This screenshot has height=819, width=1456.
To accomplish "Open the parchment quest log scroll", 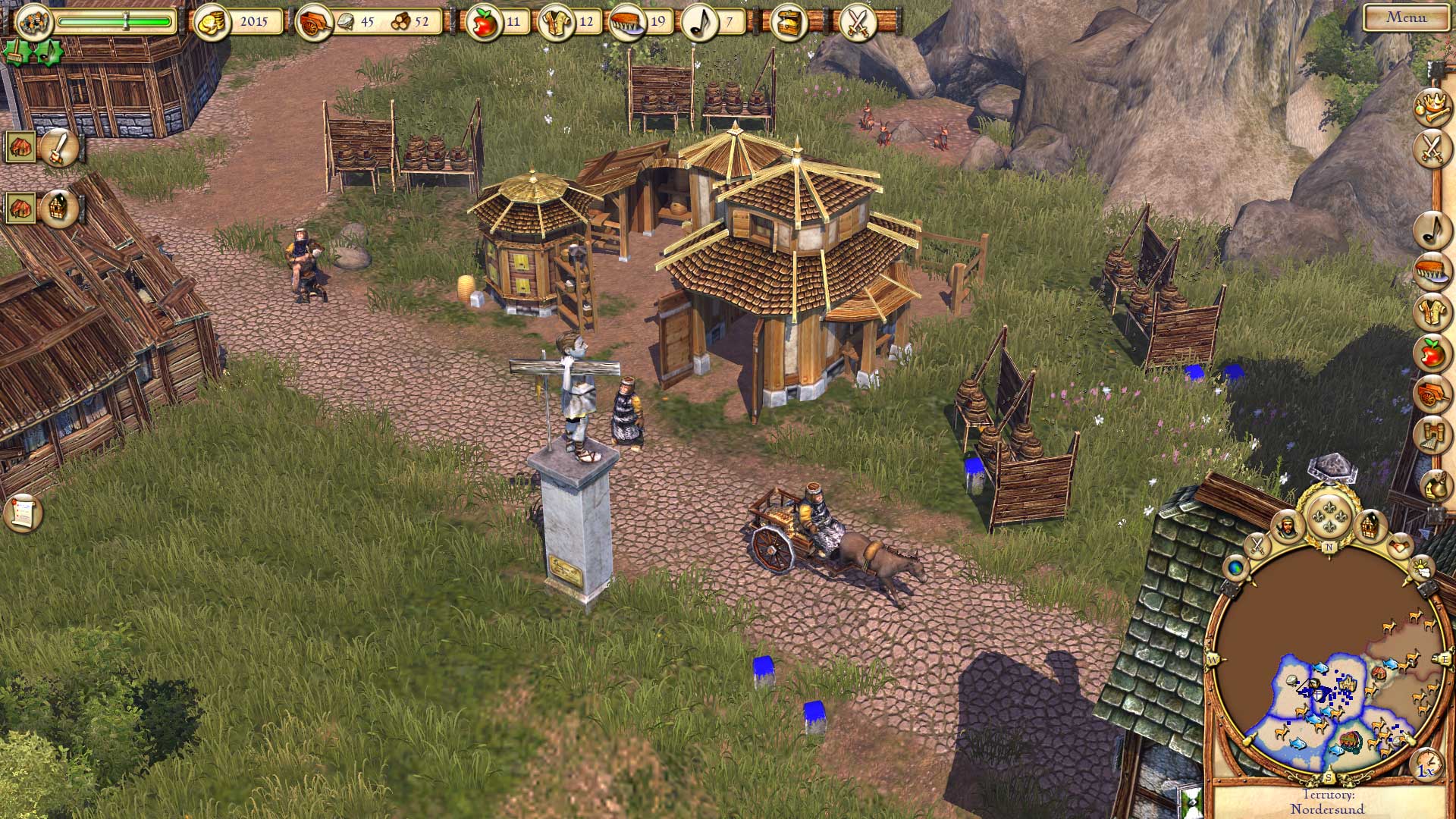I will pos(21,513).
